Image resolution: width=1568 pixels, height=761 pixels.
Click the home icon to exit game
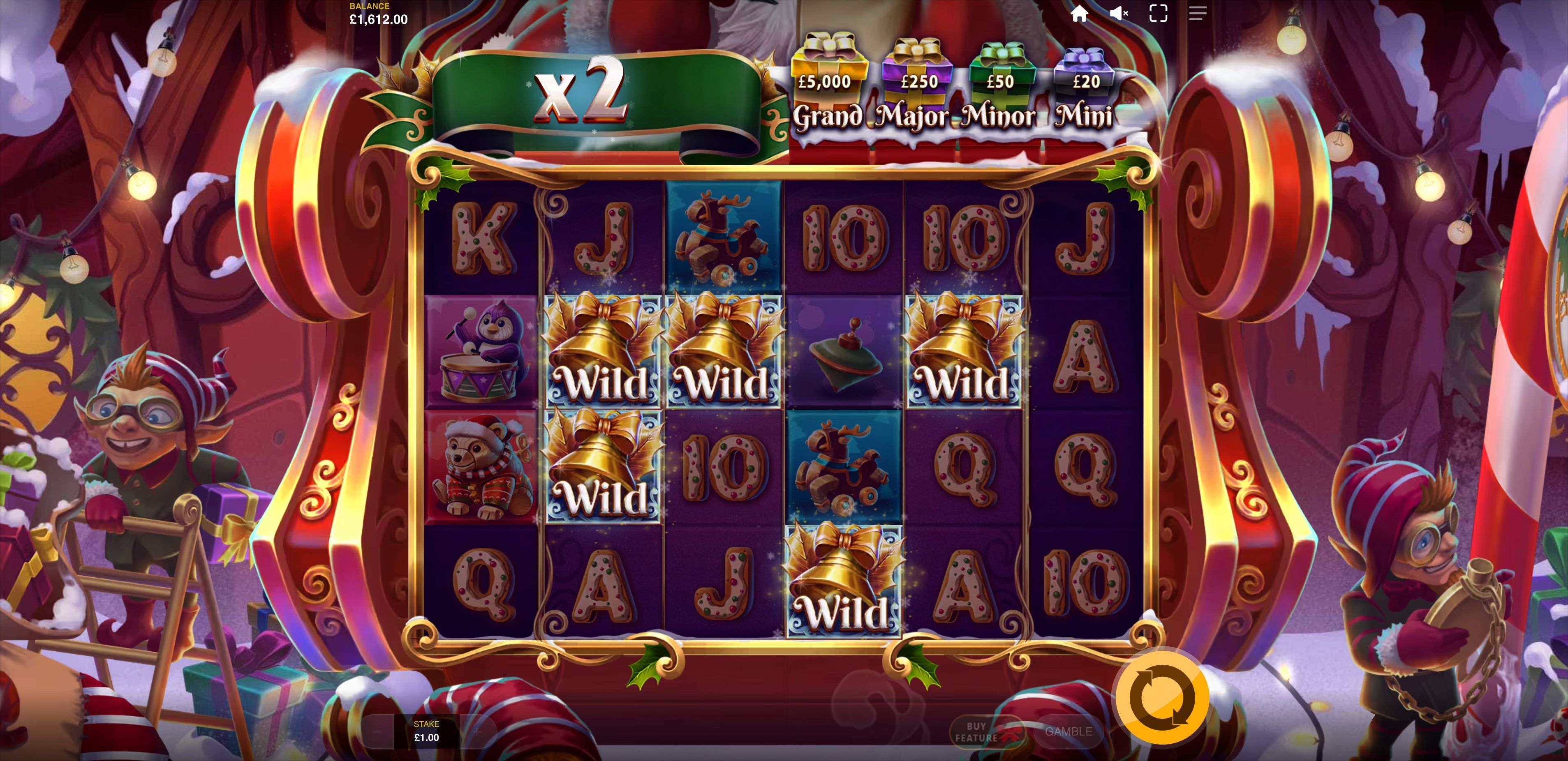(1080, 14)
